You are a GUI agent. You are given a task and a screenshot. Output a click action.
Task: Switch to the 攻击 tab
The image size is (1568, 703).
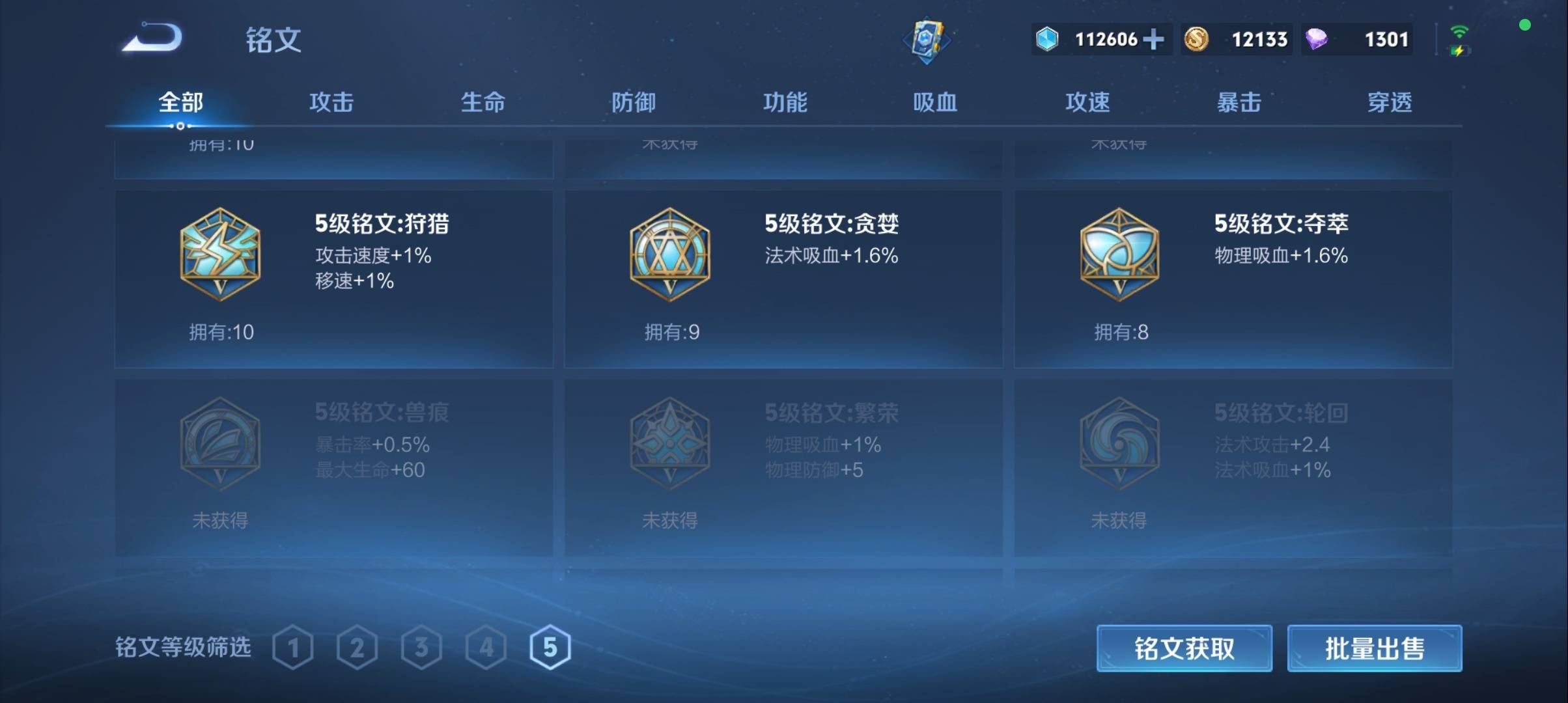click(331, 102)
